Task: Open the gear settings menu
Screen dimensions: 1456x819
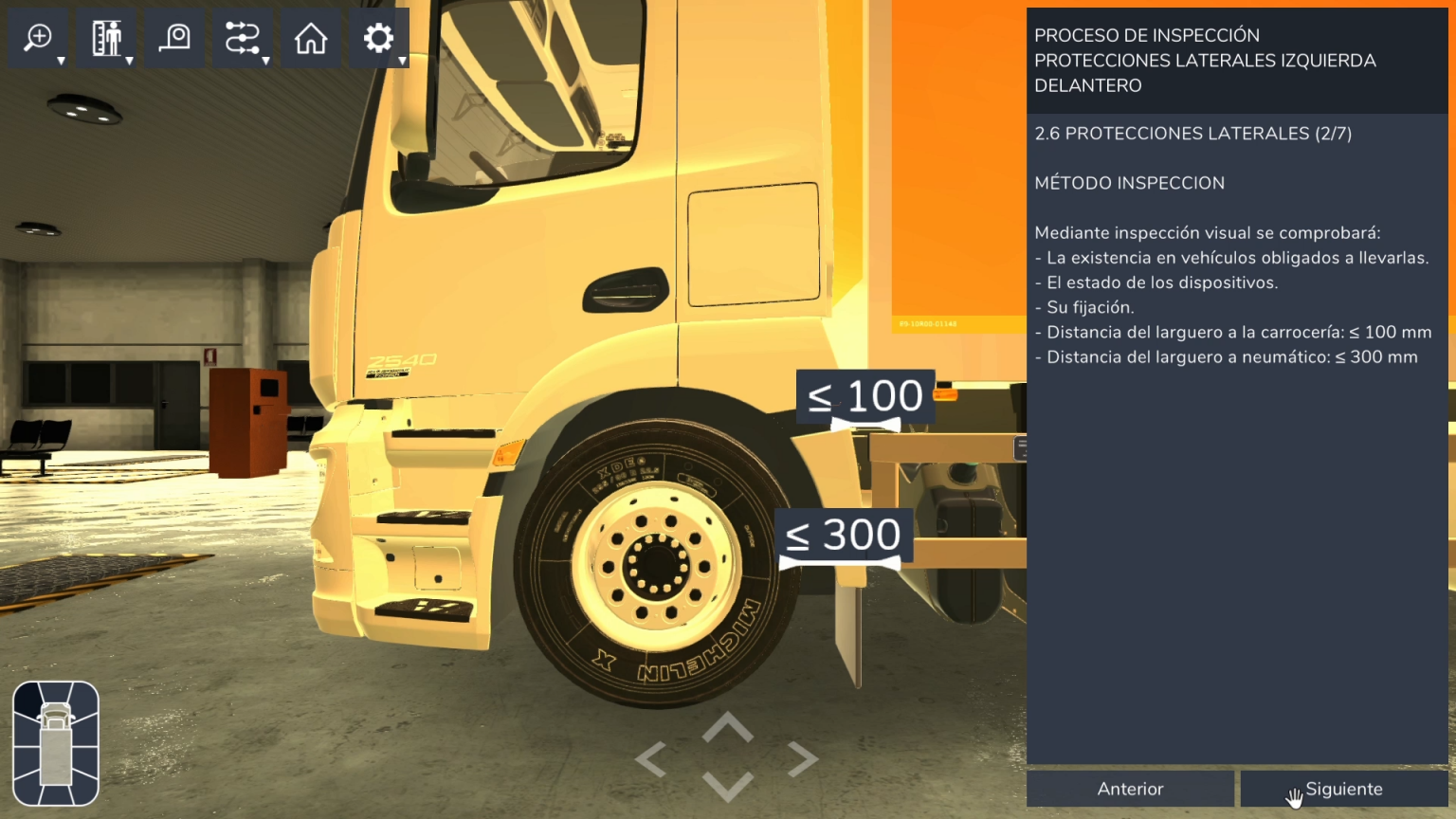Action: pyautogui.click(x=378, y=38)
